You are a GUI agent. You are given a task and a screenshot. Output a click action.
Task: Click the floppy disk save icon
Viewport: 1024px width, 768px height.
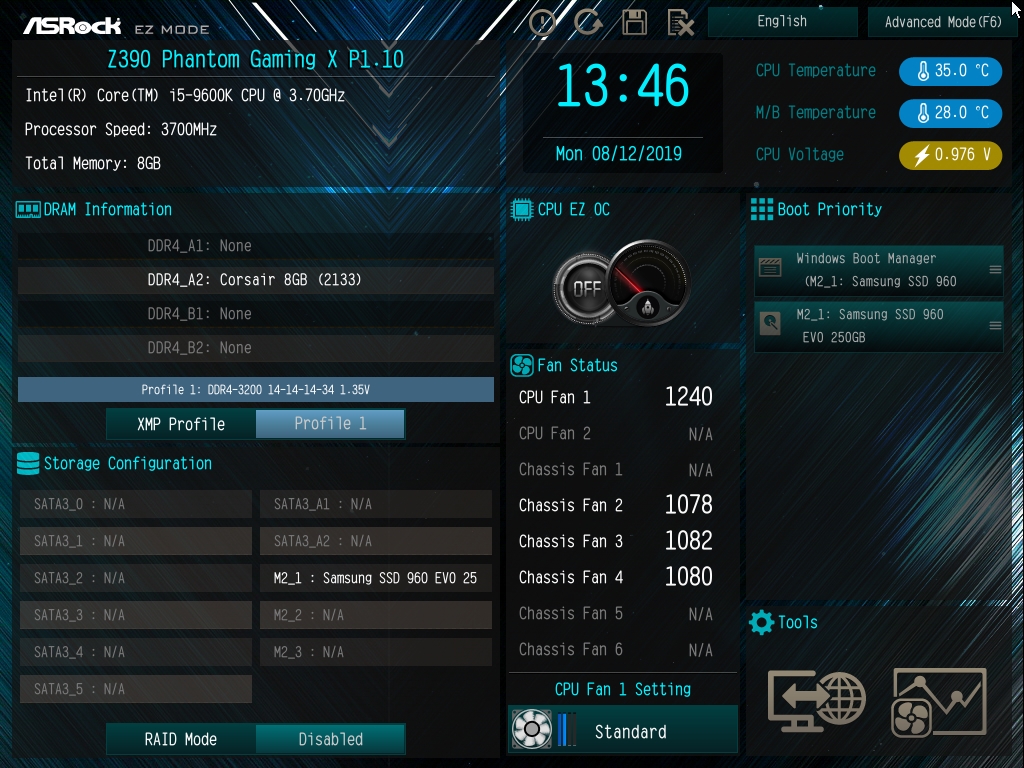(x=634, y=22)
